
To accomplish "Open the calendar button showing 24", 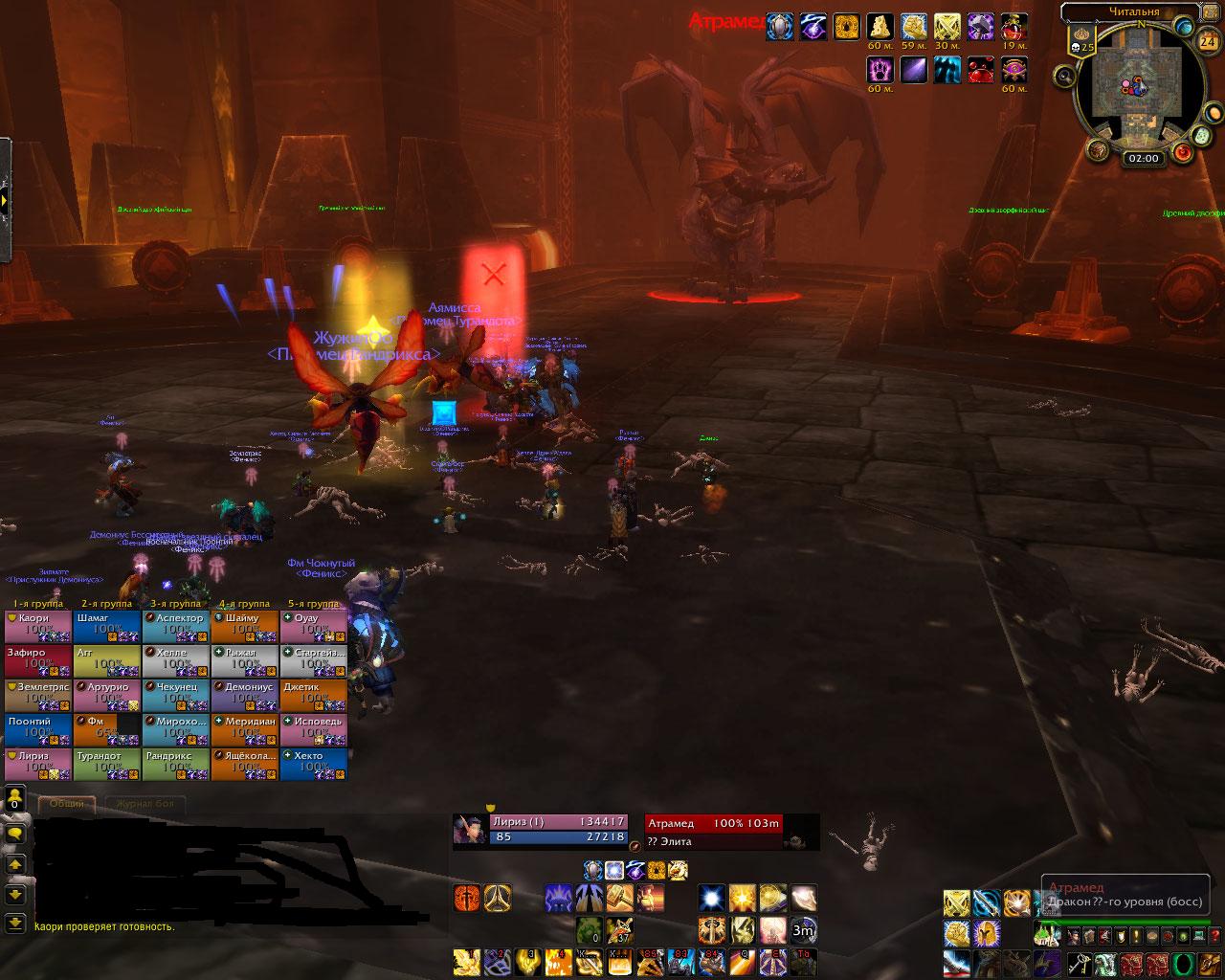I will tap(1208, 41).
